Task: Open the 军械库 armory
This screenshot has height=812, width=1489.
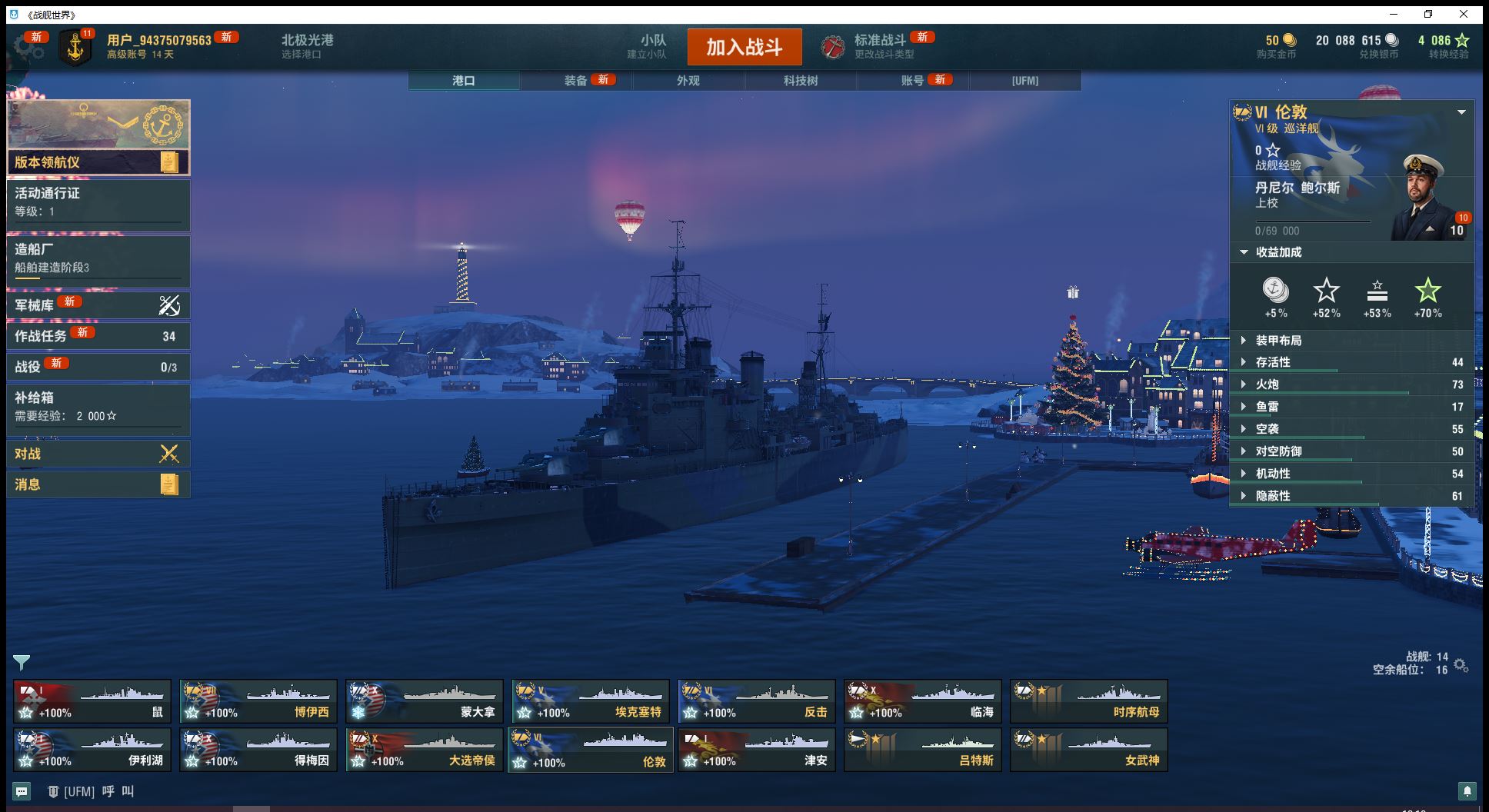Action: 98,305
